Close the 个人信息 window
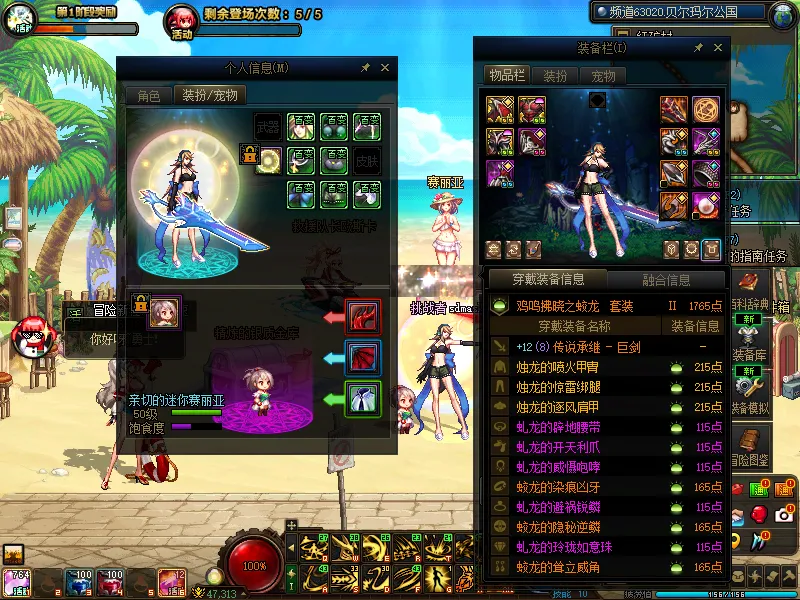 click(385, 68)
